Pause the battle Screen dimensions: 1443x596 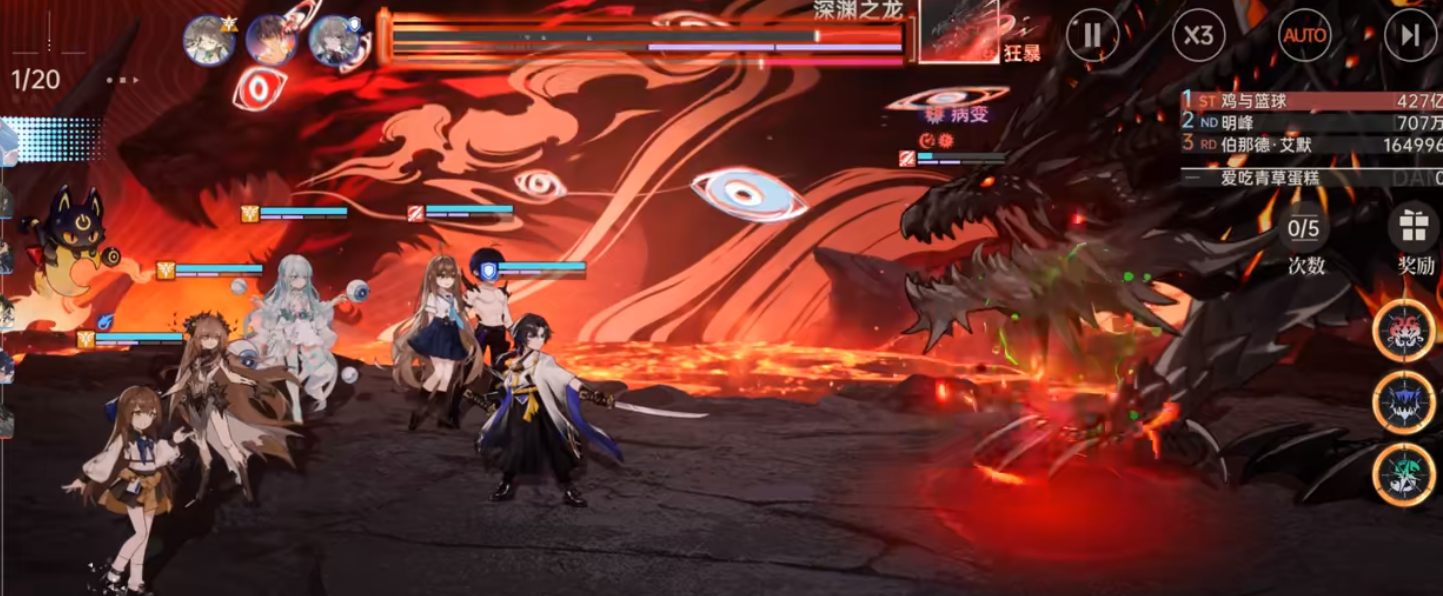[x=1092, y=37]
